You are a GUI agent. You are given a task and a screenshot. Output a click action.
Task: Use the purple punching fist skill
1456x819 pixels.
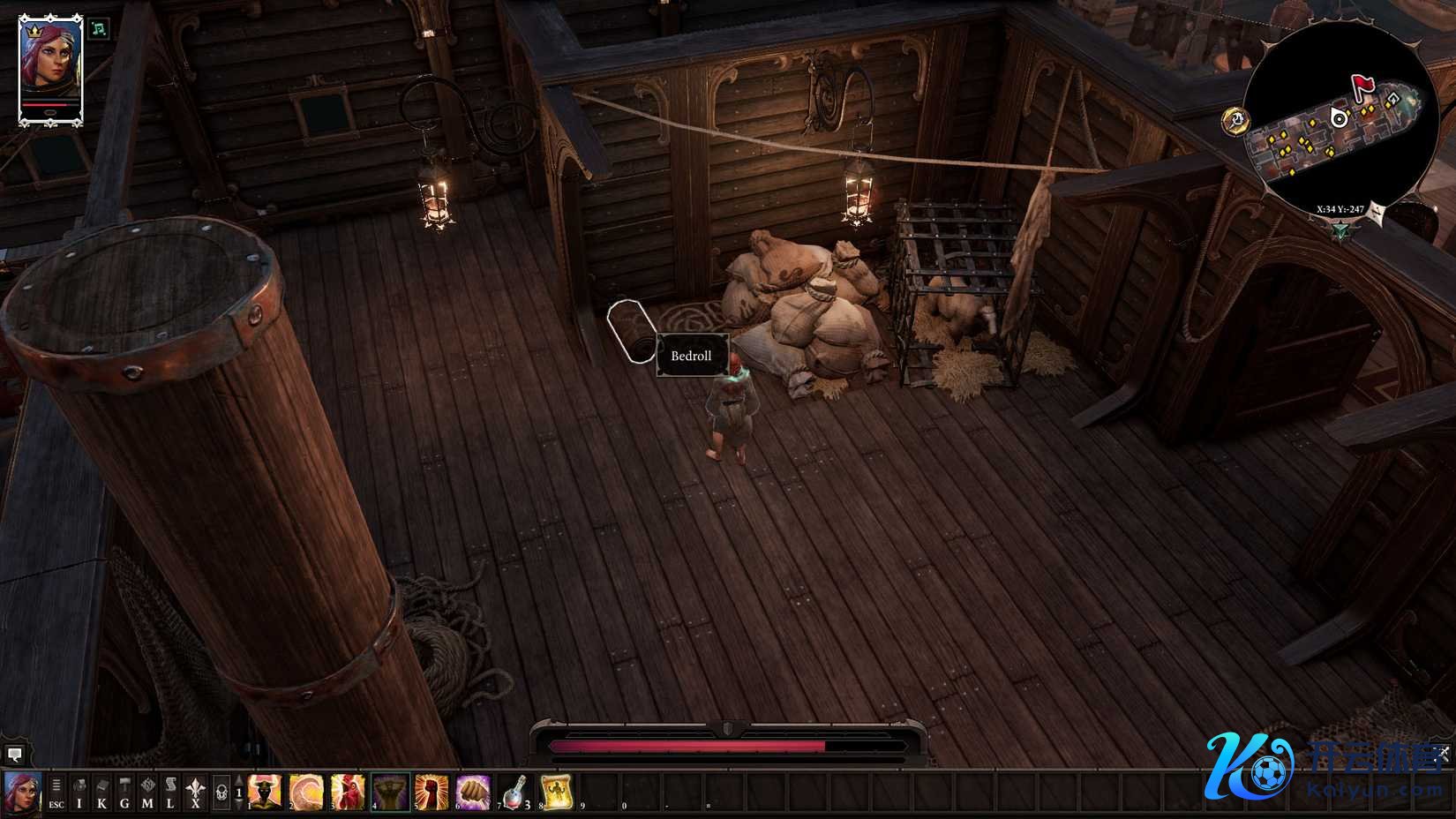coord(473,792)
